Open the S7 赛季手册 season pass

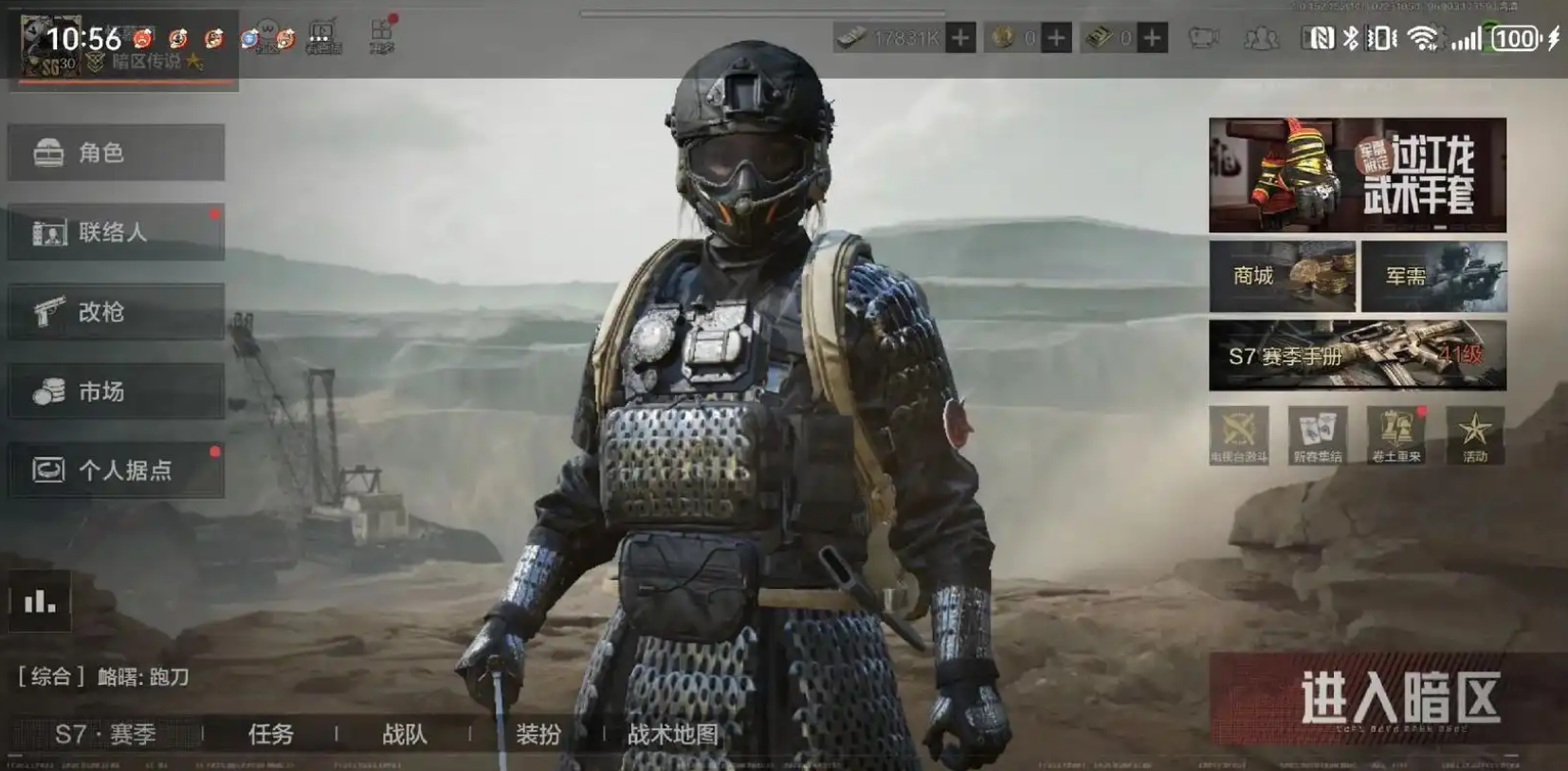pos(1357,356)
